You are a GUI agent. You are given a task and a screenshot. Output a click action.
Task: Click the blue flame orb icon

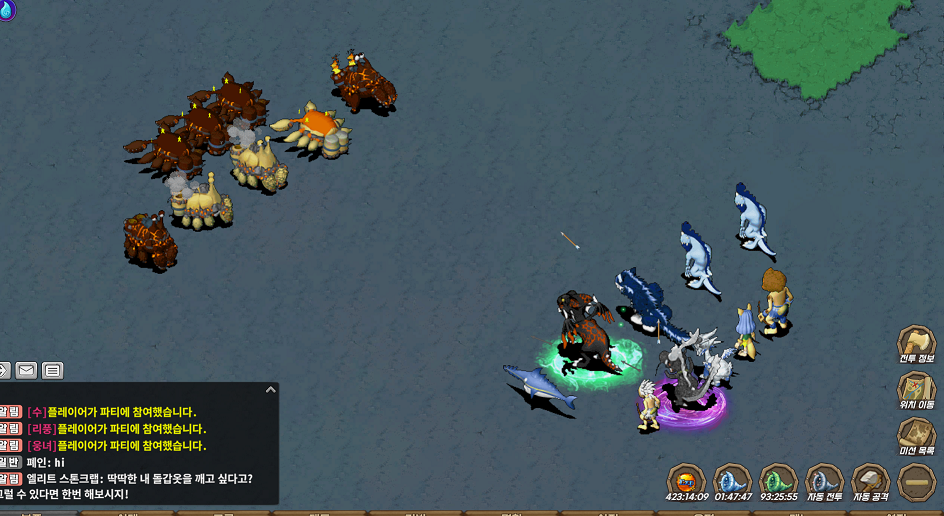[6, 9]
